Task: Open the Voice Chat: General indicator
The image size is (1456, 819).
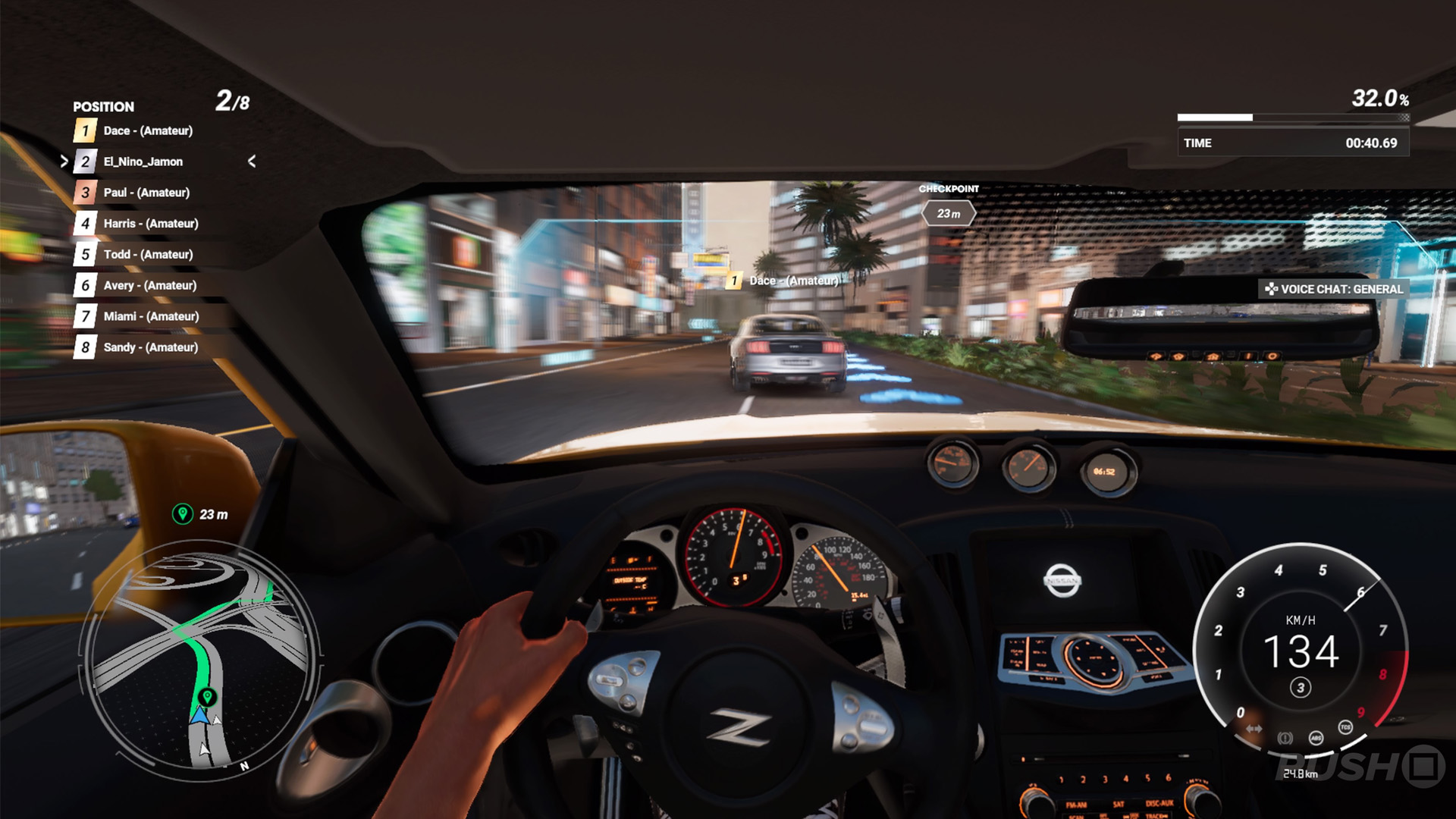Action: 1334,289
